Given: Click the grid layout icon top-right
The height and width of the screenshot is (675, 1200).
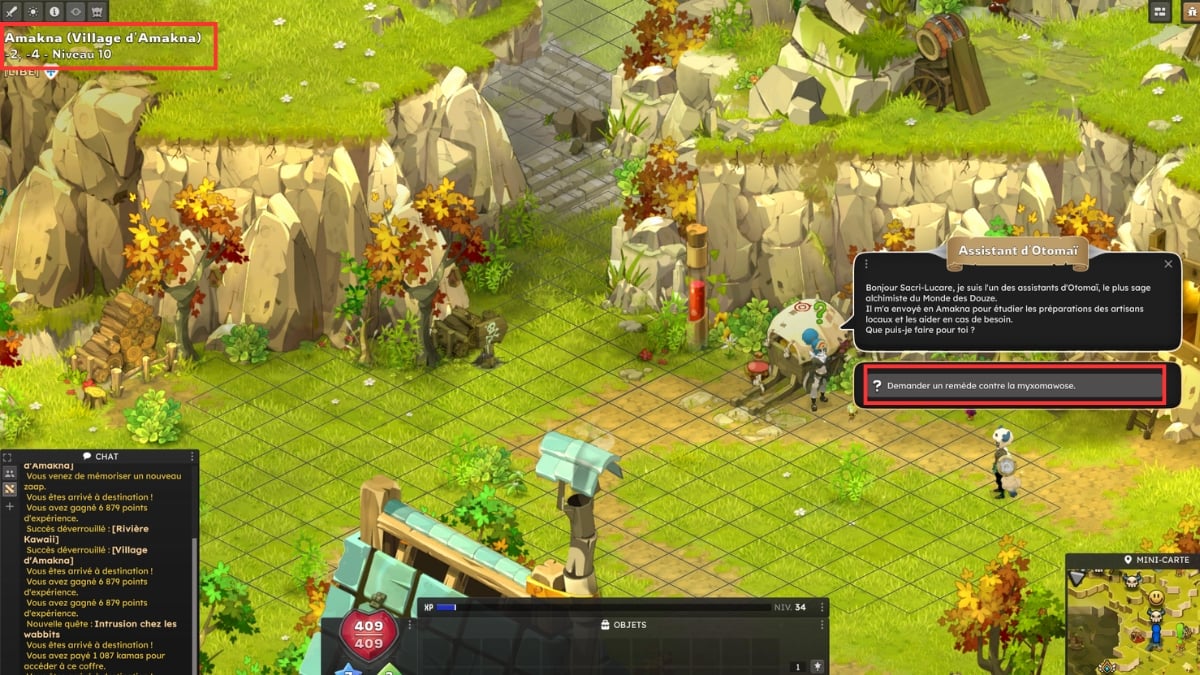Looking at the screenshot, I should [1160, 11].
